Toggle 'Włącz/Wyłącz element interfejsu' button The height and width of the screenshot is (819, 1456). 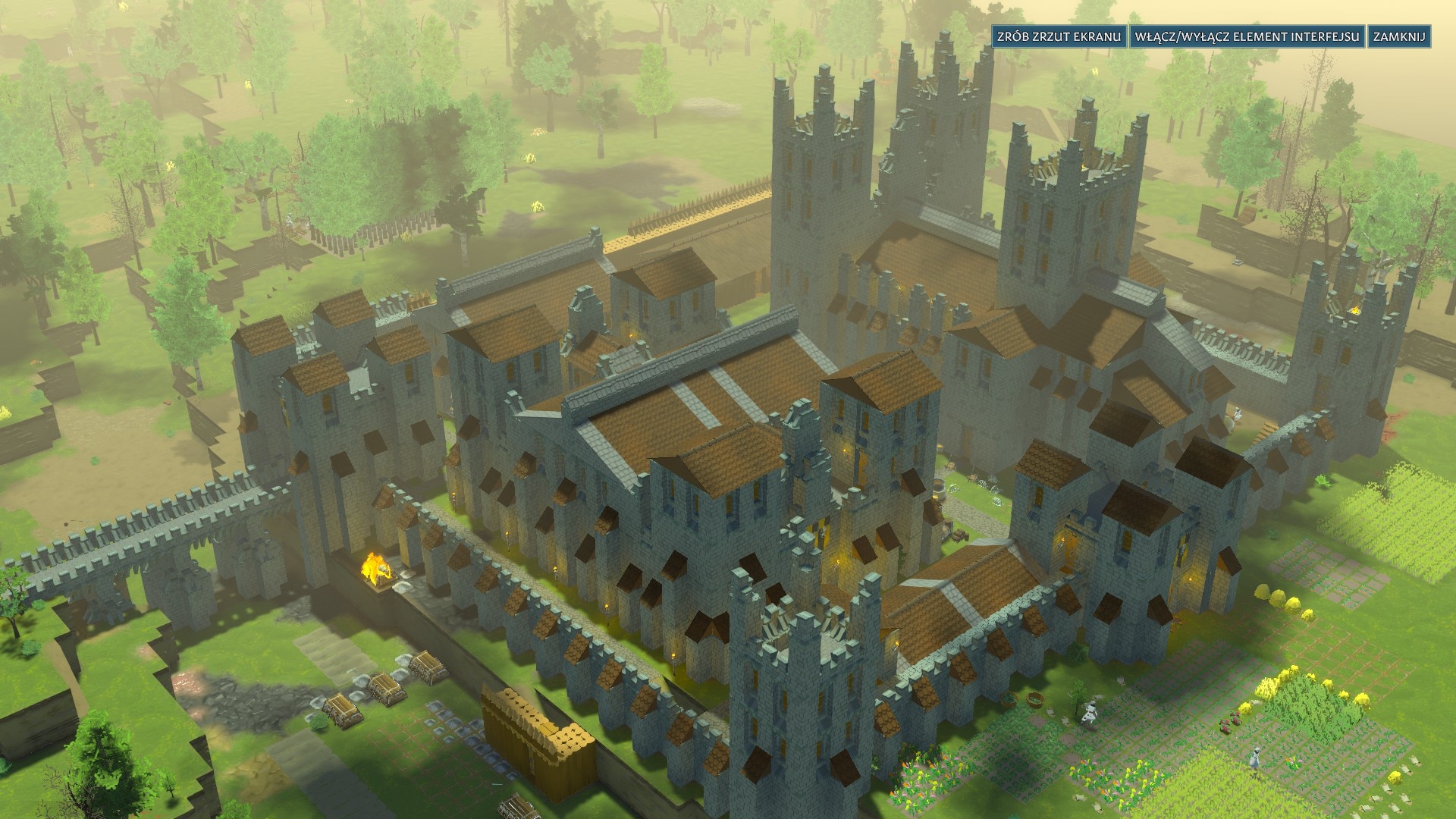pos(1247,37)
